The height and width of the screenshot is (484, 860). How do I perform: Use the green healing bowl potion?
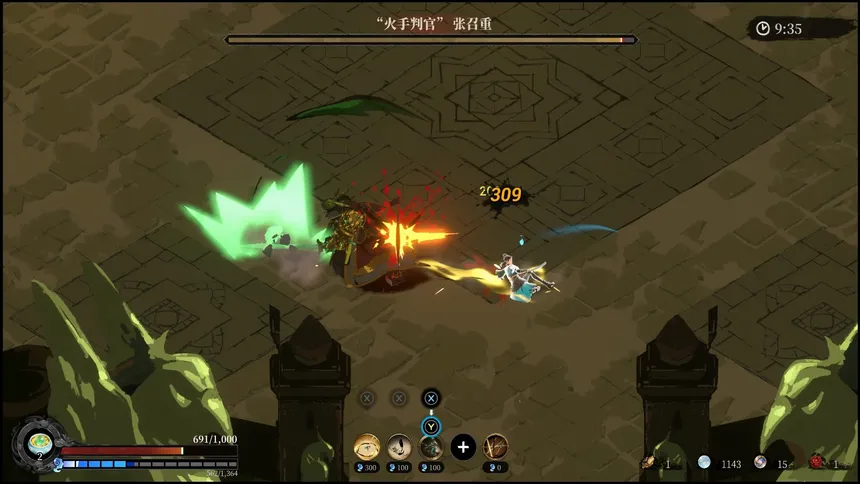tap(39, 440)
